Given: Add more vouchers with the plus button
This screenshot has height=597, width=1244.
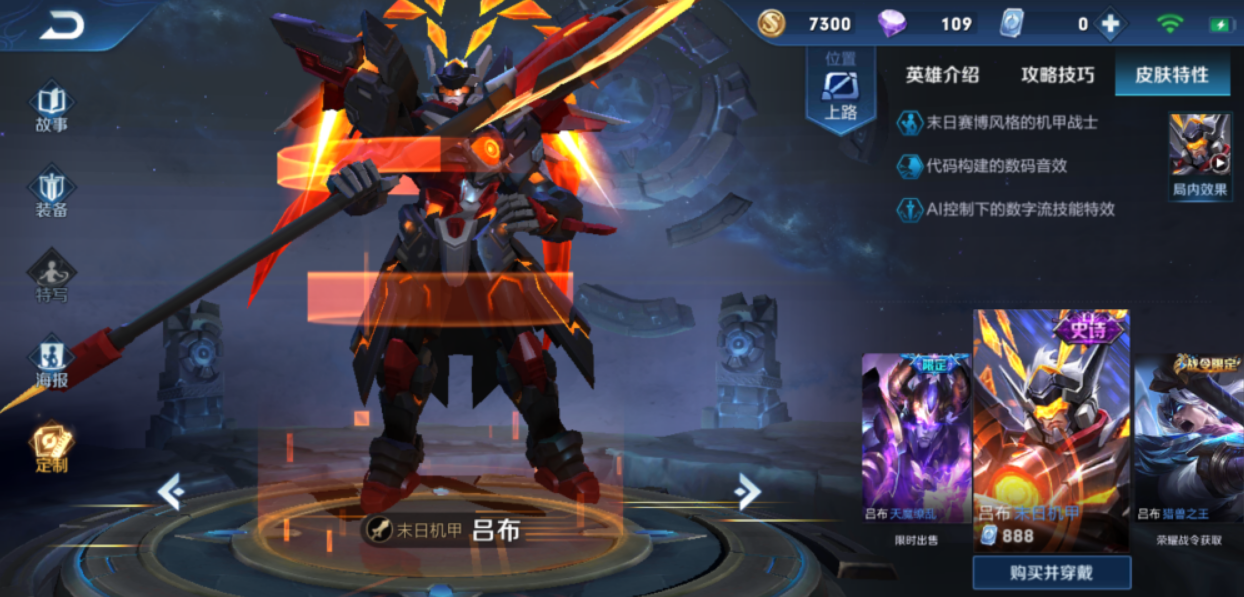Looking at the screenshot, I should click(x=1110, y=24).
